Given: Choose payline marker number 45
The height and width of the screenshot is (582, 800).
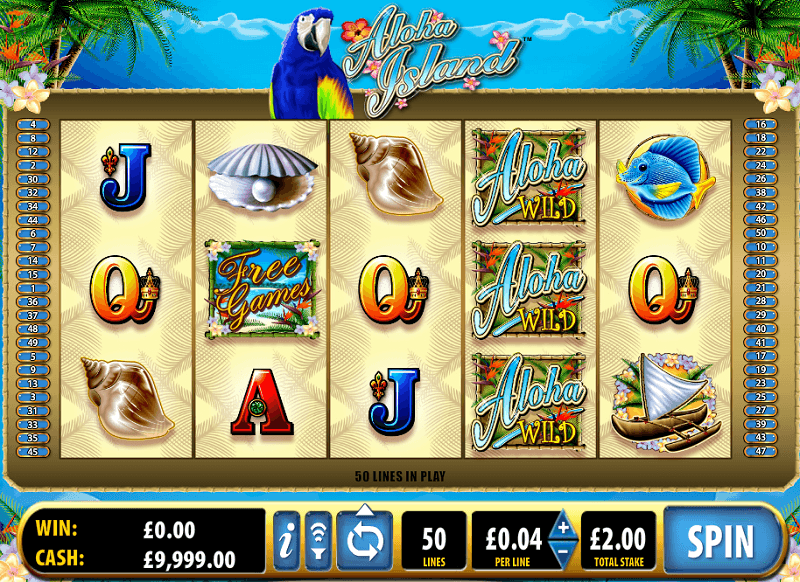Looking at the screenshot, I should [33, 450].
